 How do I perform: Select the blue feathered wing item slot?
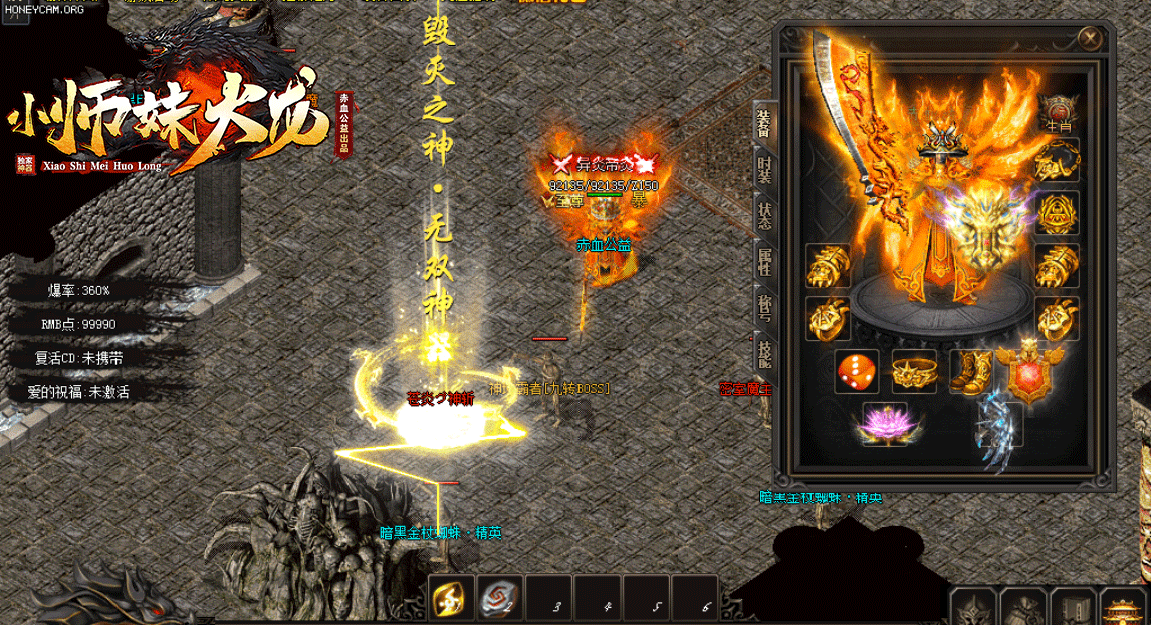[x=998, y=424]
